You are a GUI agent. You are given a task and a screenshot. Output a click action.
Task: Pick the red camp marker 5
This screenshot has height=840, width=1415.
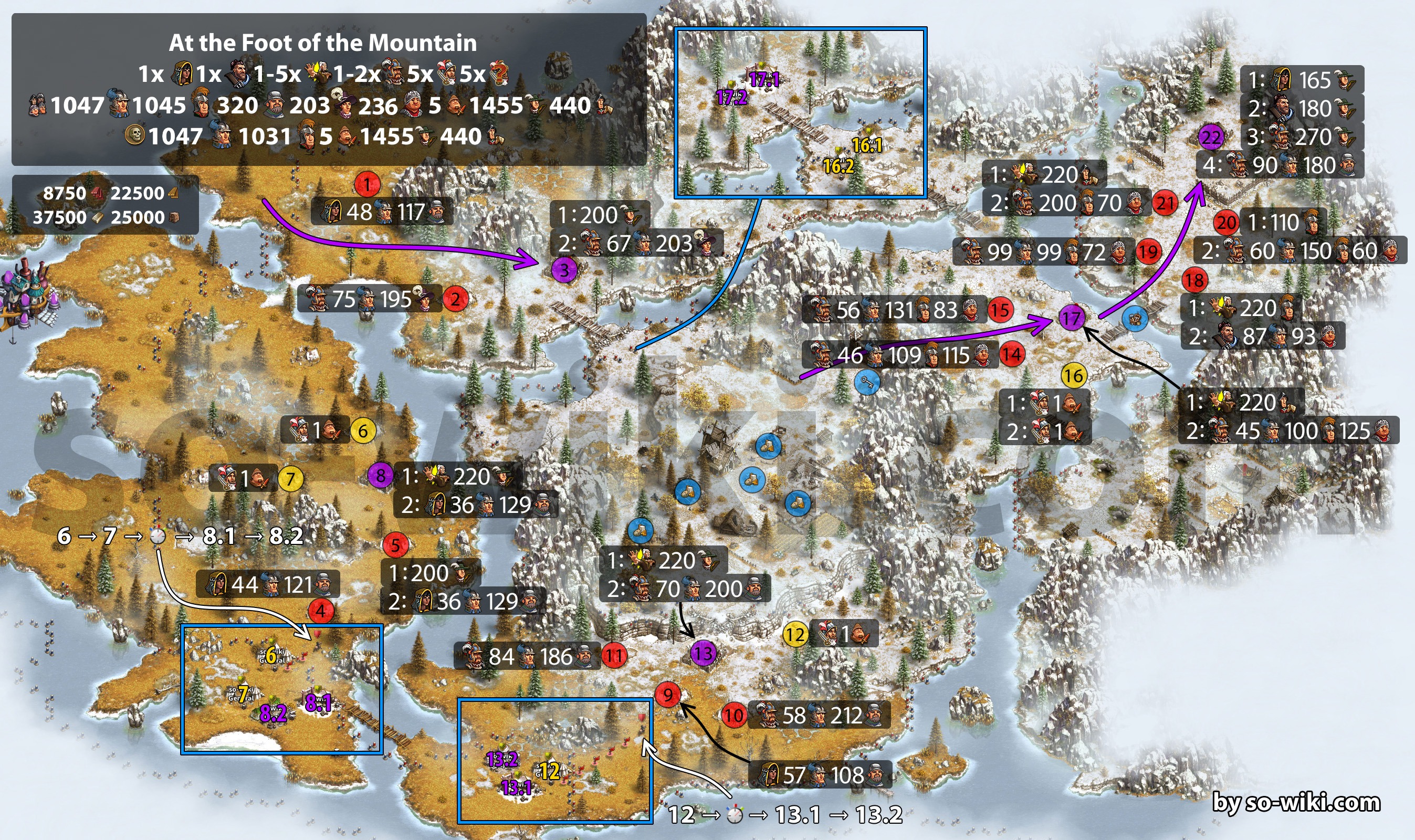[395, 545]
